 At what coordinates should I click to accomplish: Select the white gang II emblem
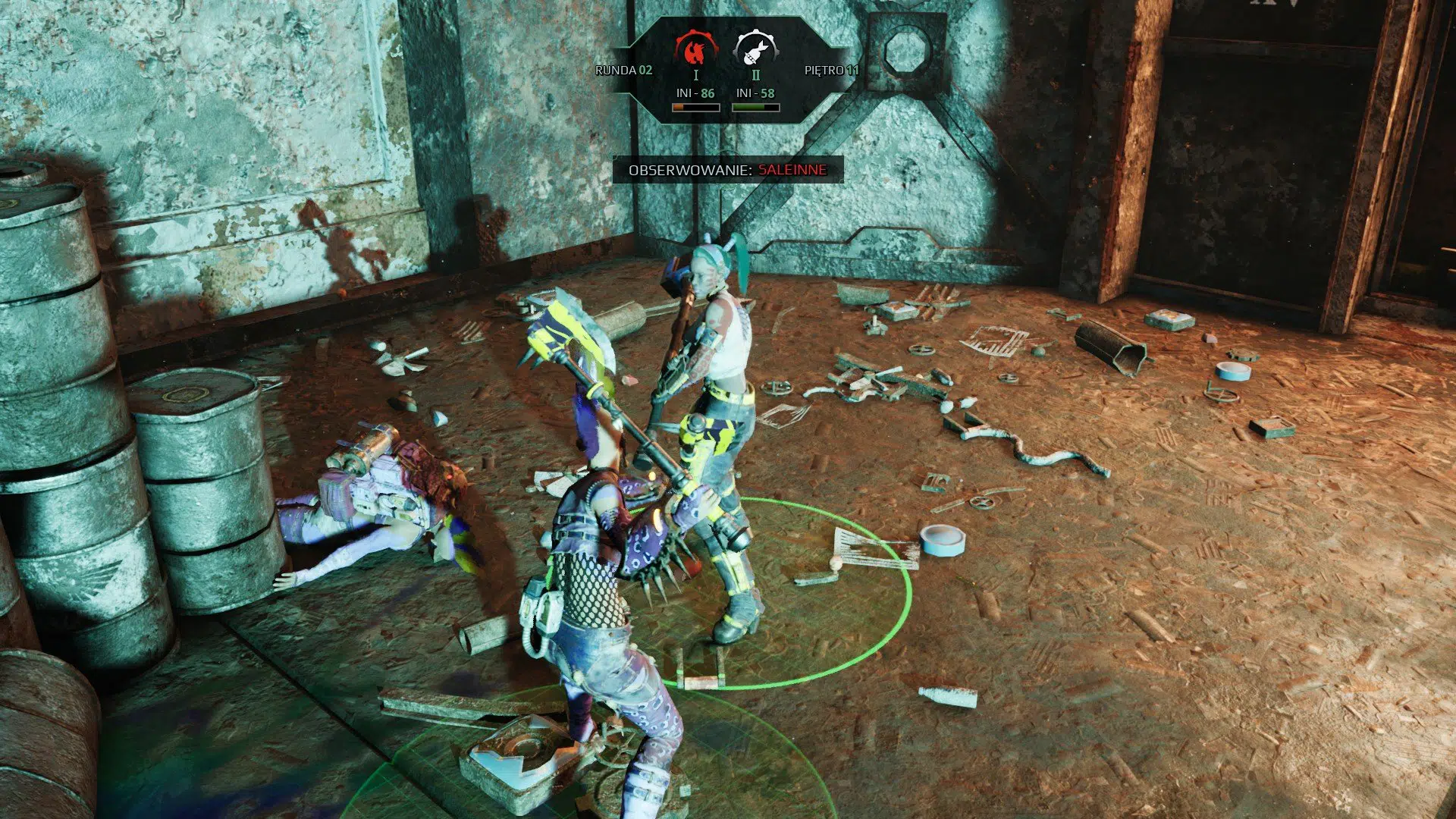(x=755, y=50)
